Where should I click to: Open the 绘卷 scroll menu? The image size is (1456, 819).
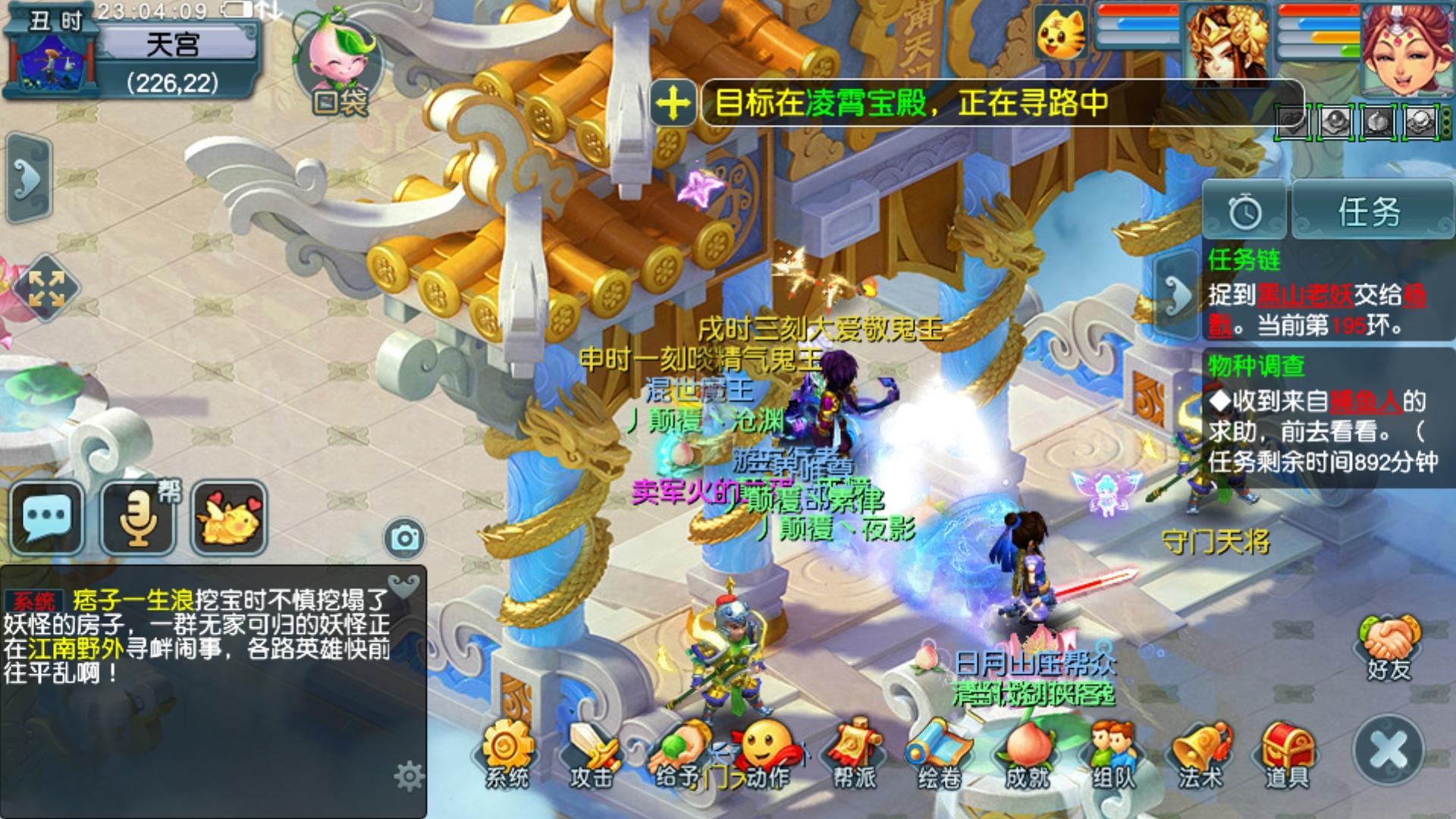pyautogui.click(x=940, y=754)
